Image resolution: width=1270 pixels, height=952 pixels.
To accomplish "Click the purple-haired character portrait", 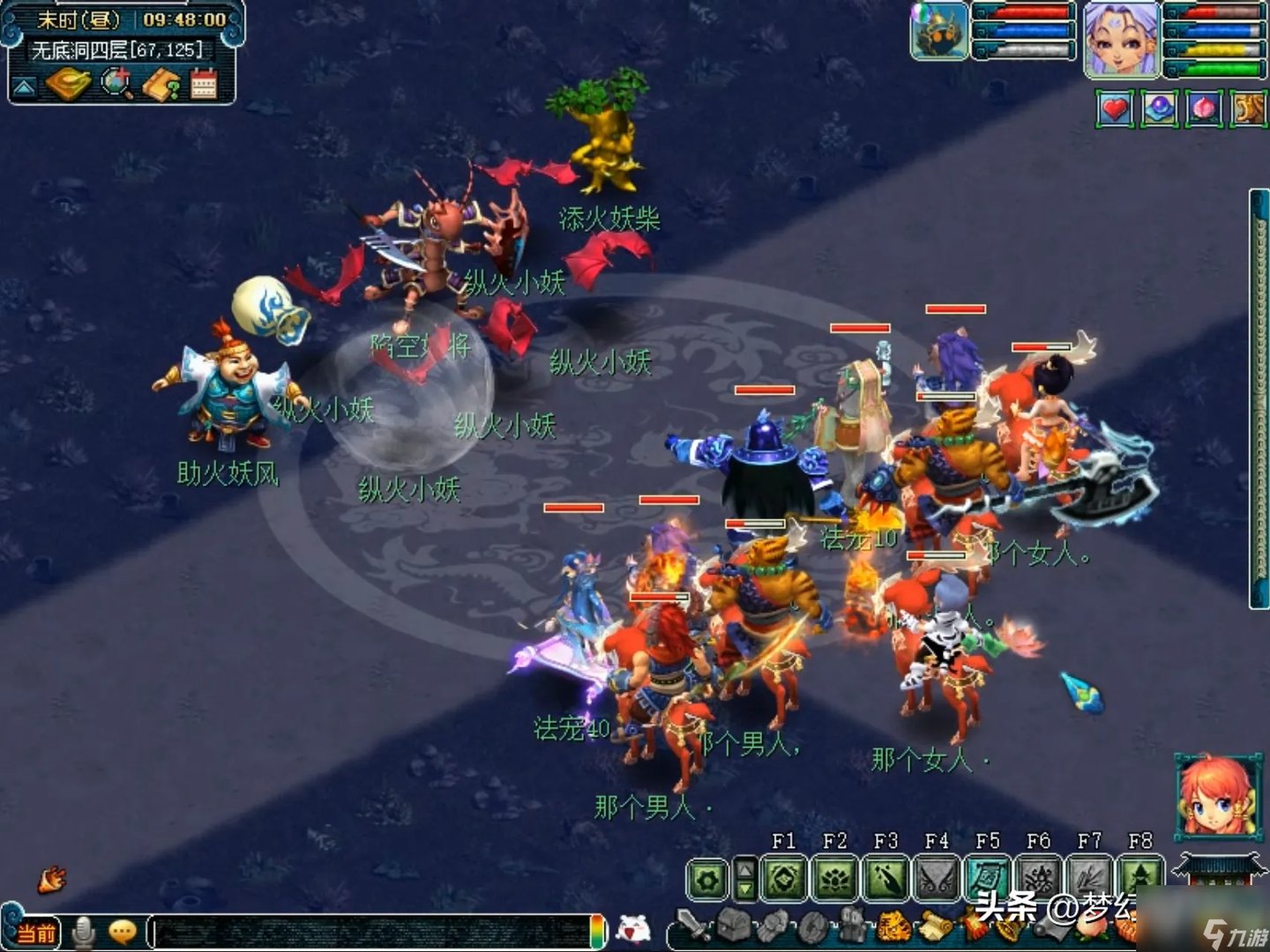I will [1121, 40].
